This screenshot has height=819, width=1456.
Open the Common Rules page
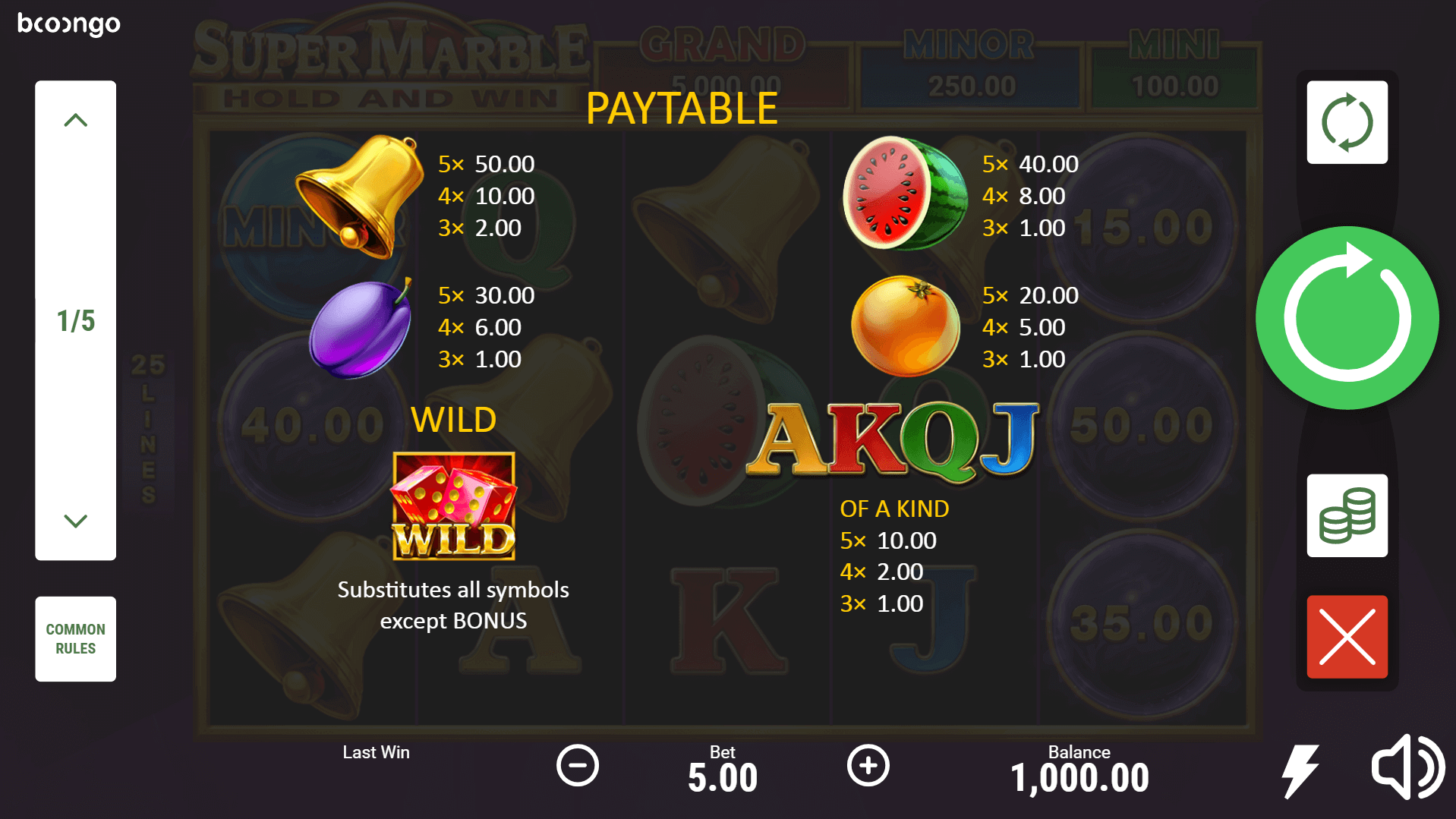[x=75, y=638]
